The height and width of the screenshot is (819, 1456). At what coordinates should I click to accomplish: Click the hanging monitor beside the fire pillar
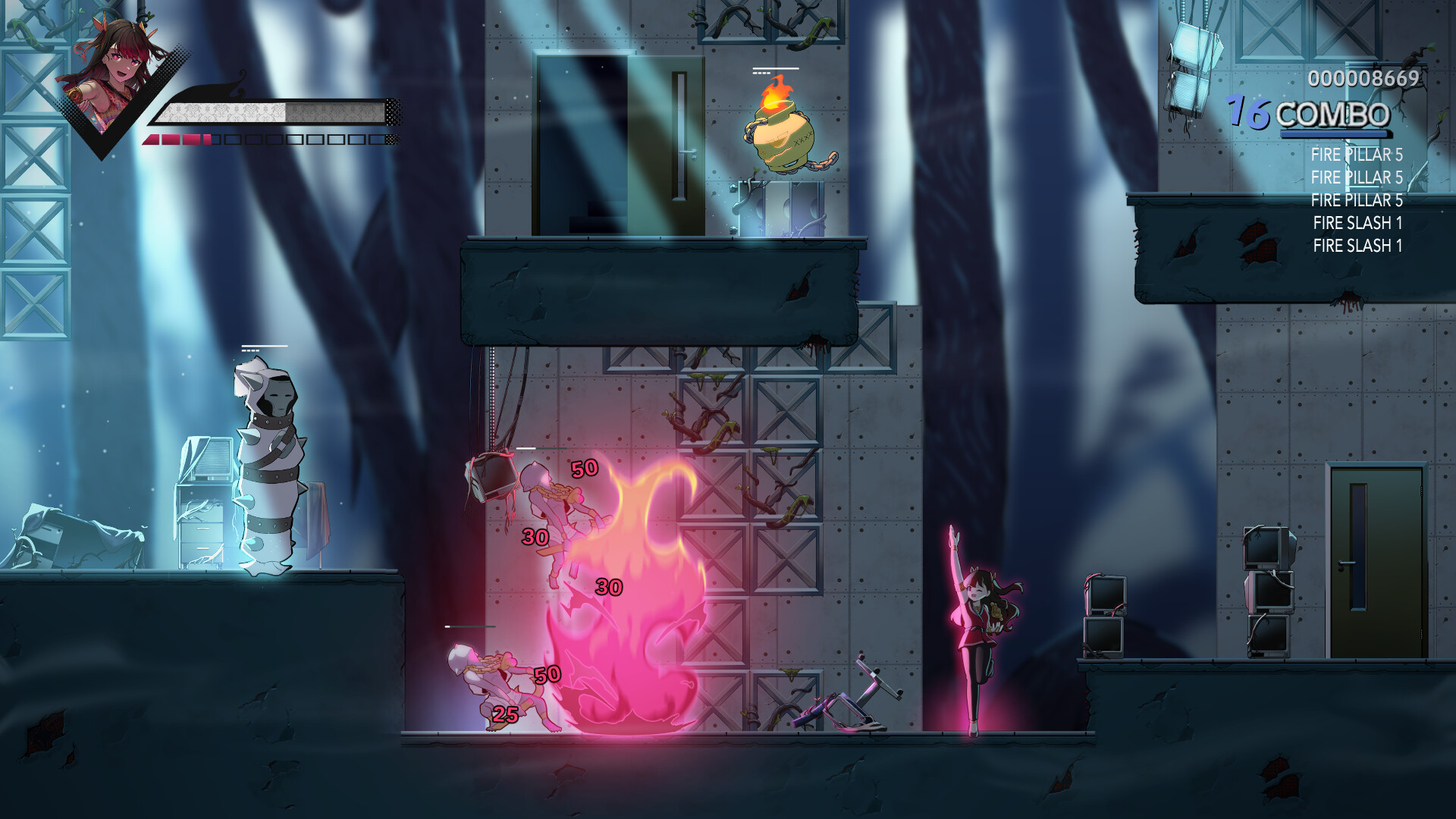493,478
